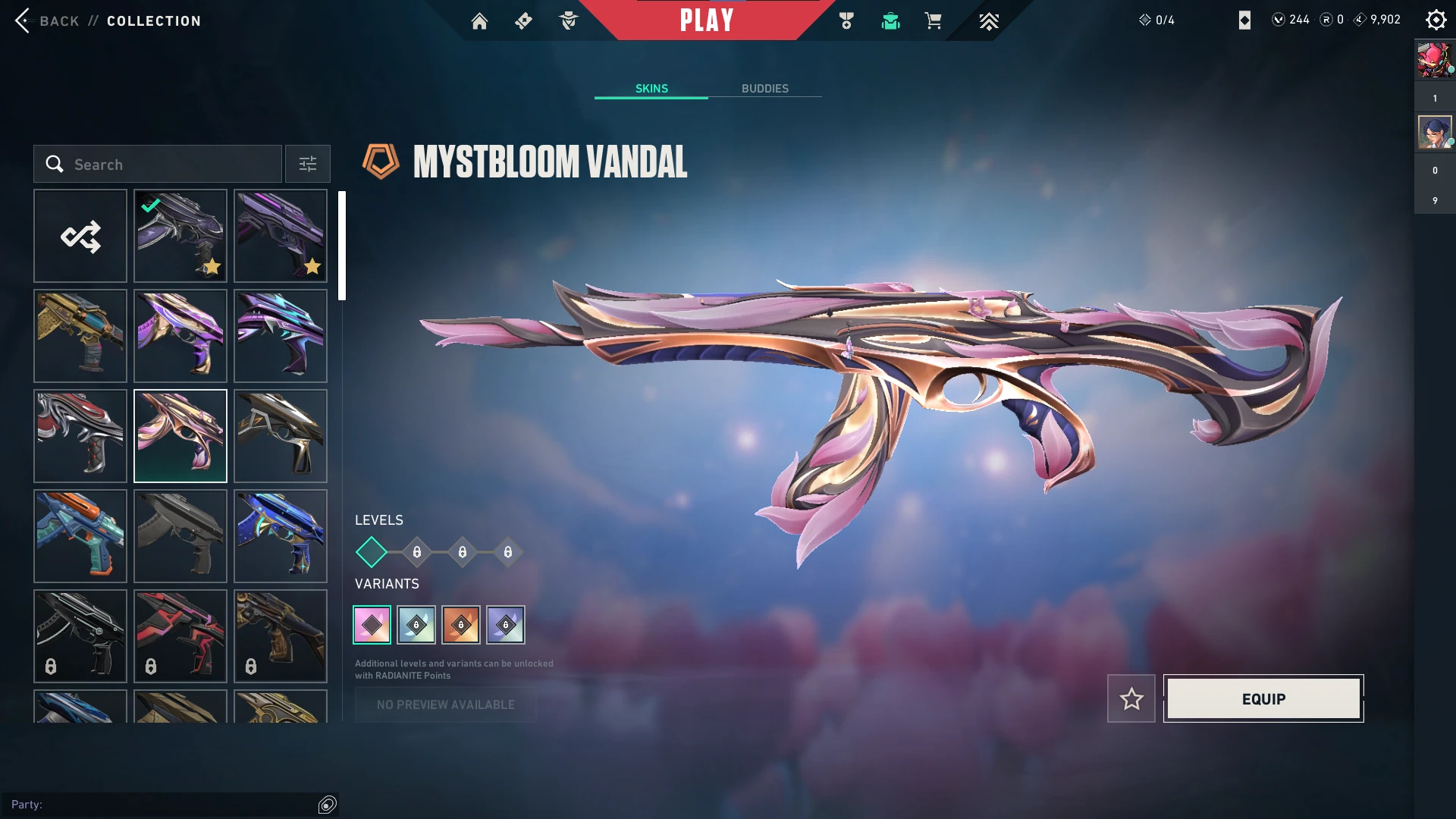This screenshot has width=1456, height=819.
Task: Click the red-haired player avatar
Action: pyautogui.click(x=1435, y=61)
